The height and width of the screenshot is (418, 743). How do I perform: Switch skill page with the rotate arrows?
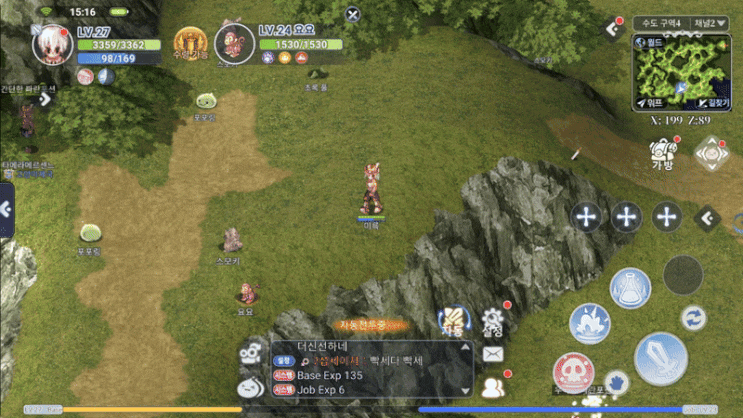pyautogui.click(x=693, y=318)
